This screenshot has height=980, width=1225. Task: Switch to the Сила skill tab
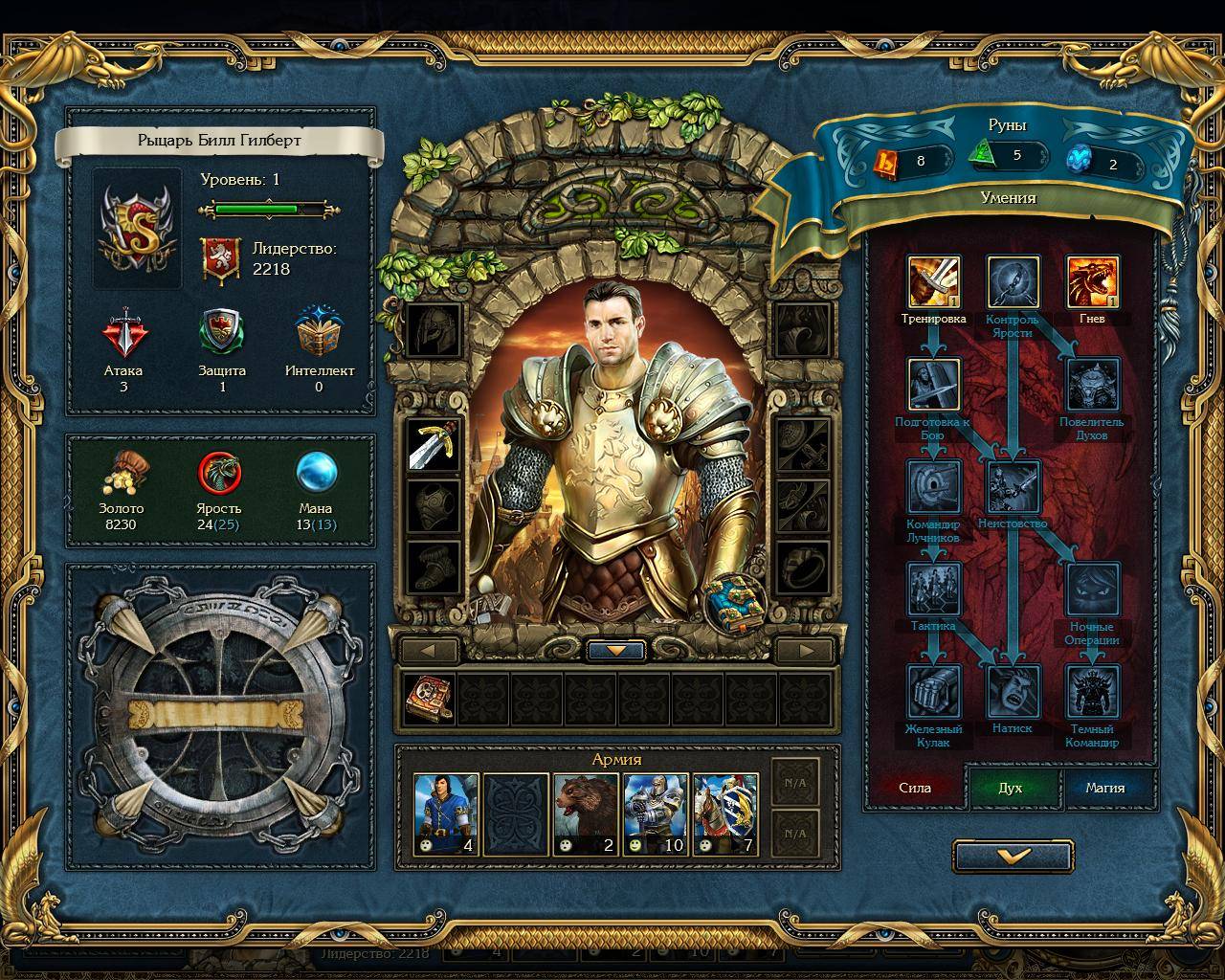915,788
